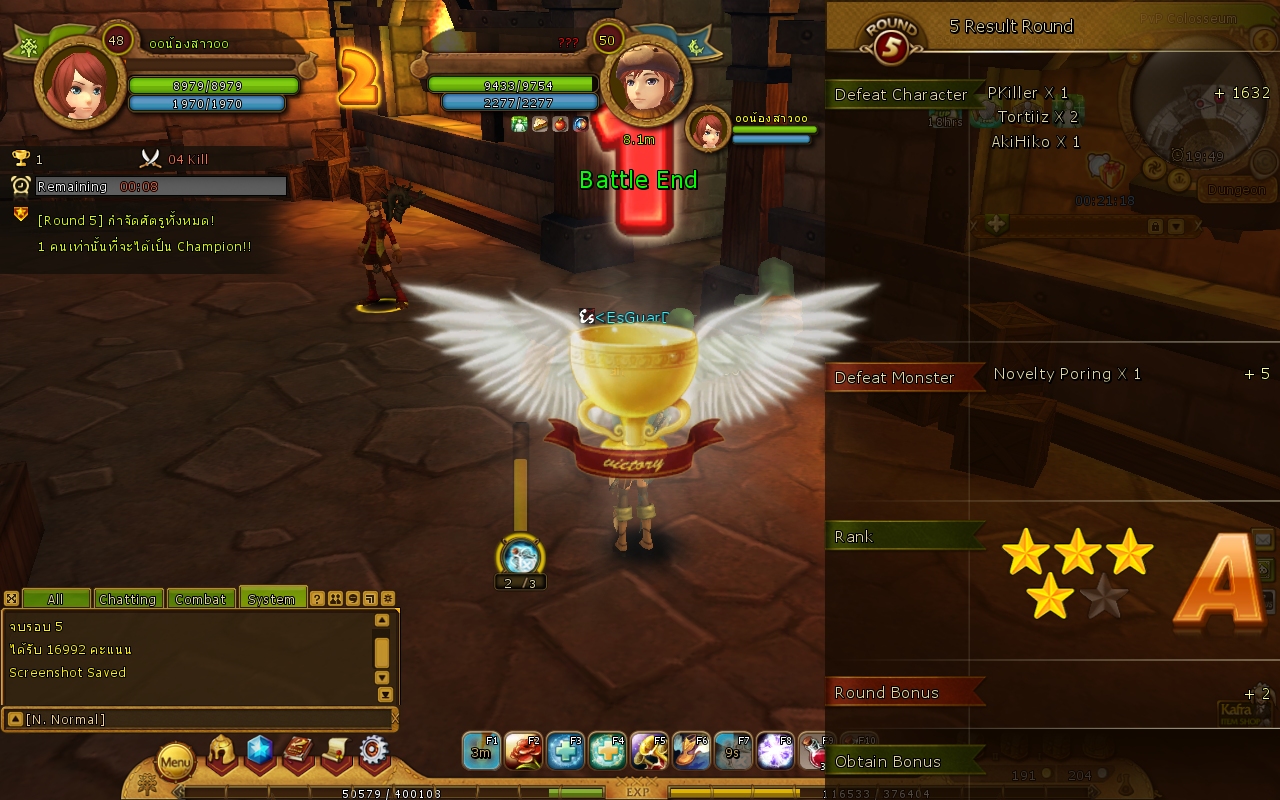Cast the golden cross heal on F4
The image size is (1280, 800).
(607, 751)
